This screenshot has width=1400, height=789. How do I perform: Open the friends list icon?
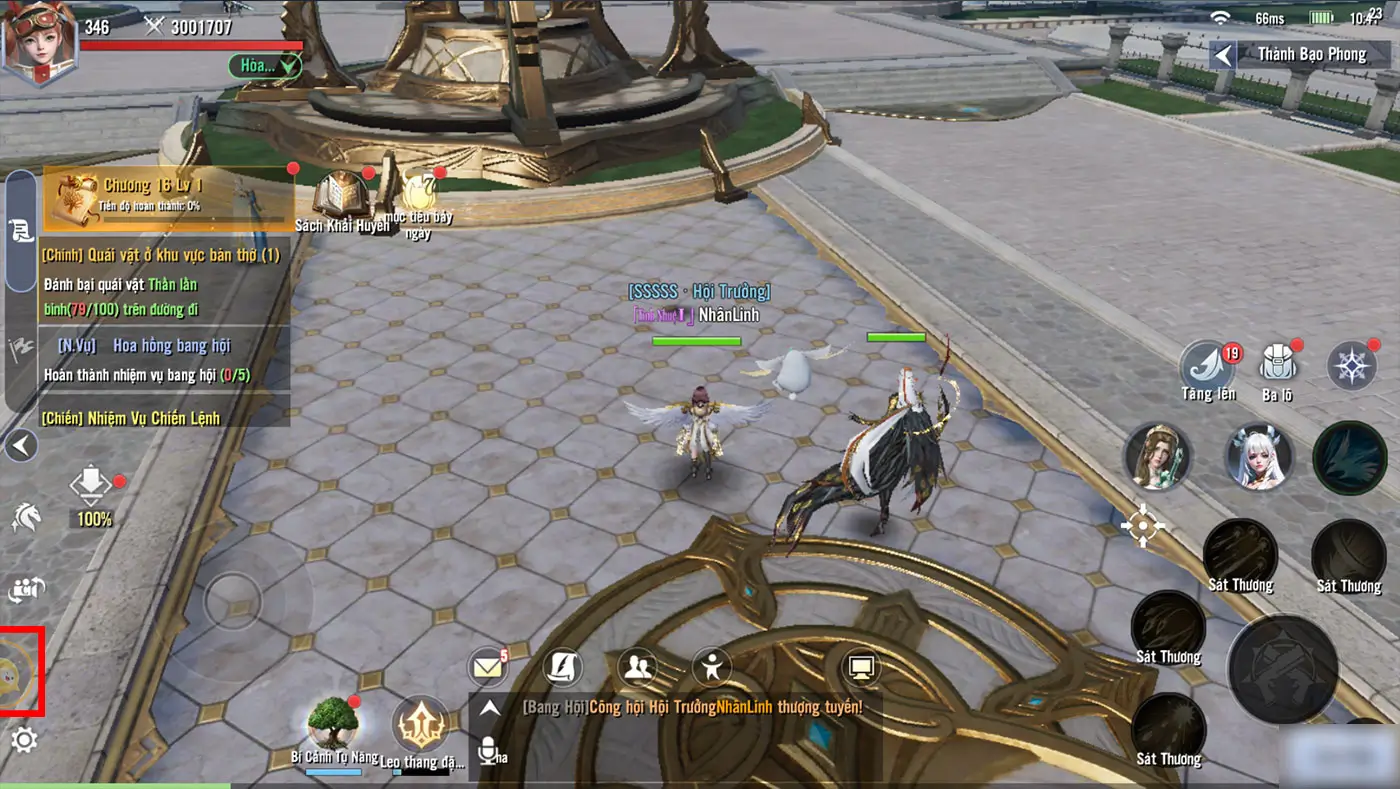click(x=637, y=667)
